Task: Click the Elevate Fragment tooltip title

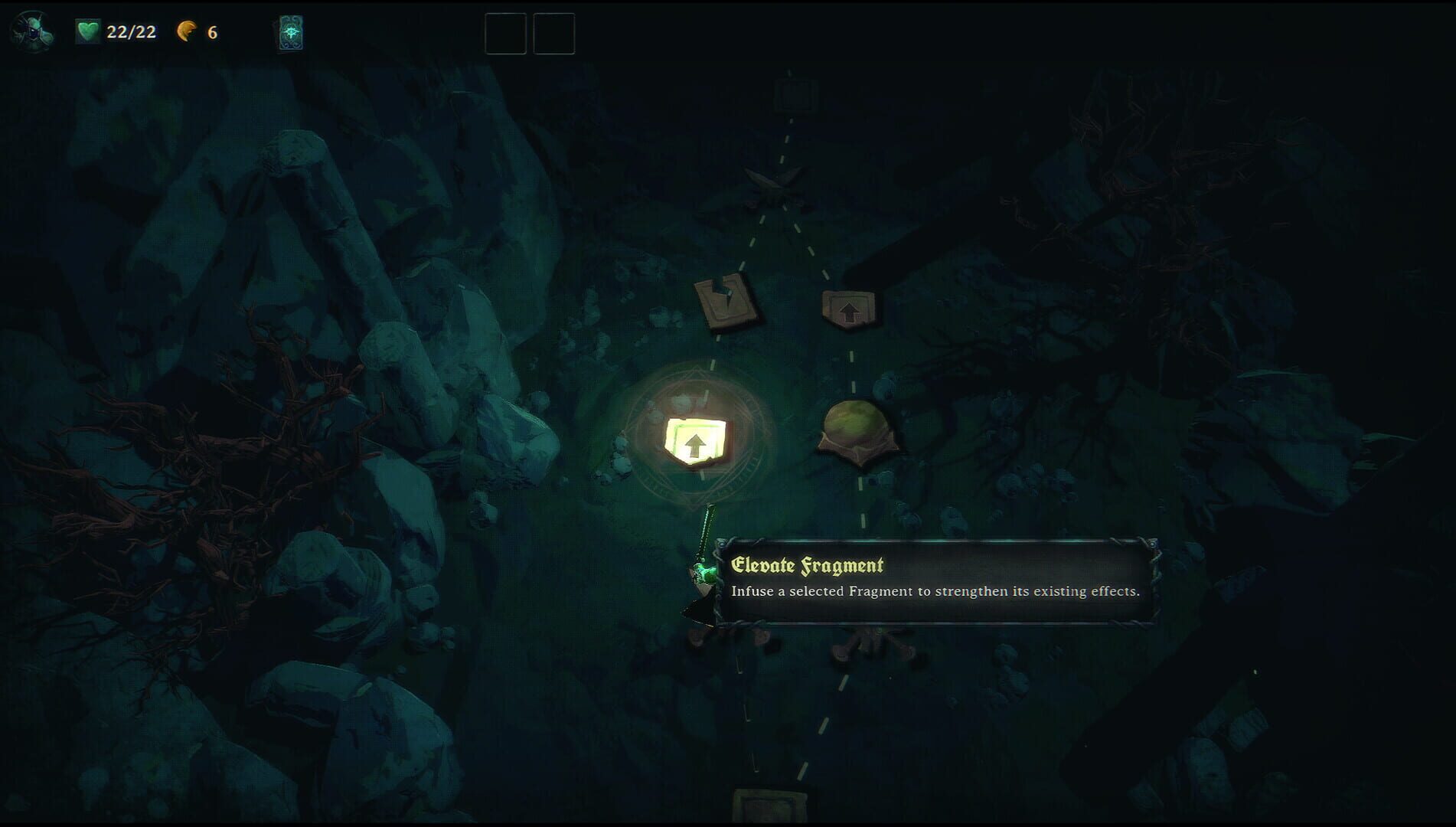Action: click(x=809, y=564)
